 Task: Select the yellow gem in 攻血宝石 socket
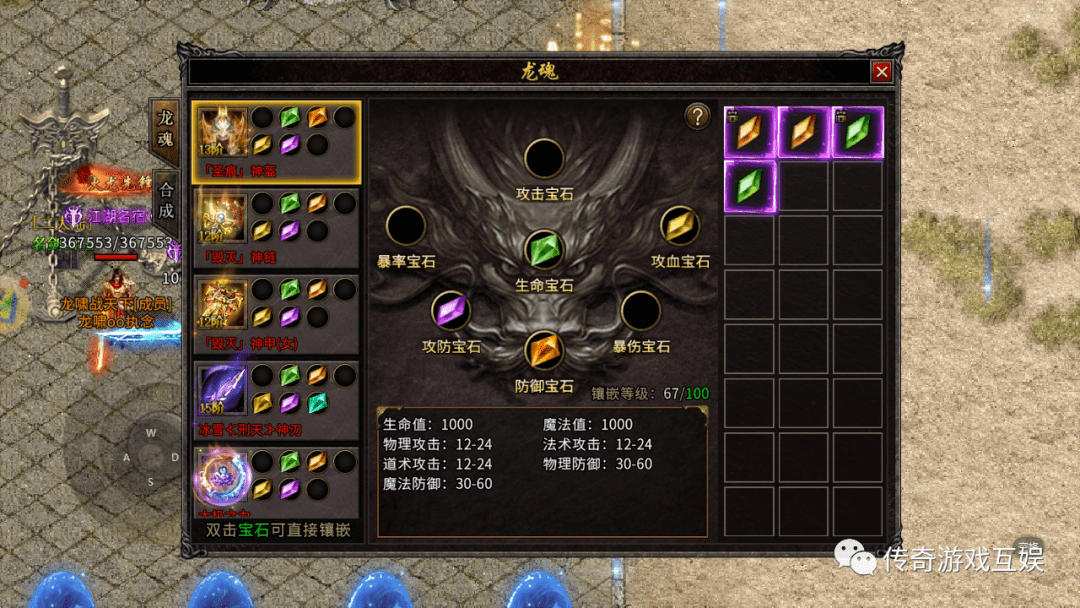coord(680,226)
